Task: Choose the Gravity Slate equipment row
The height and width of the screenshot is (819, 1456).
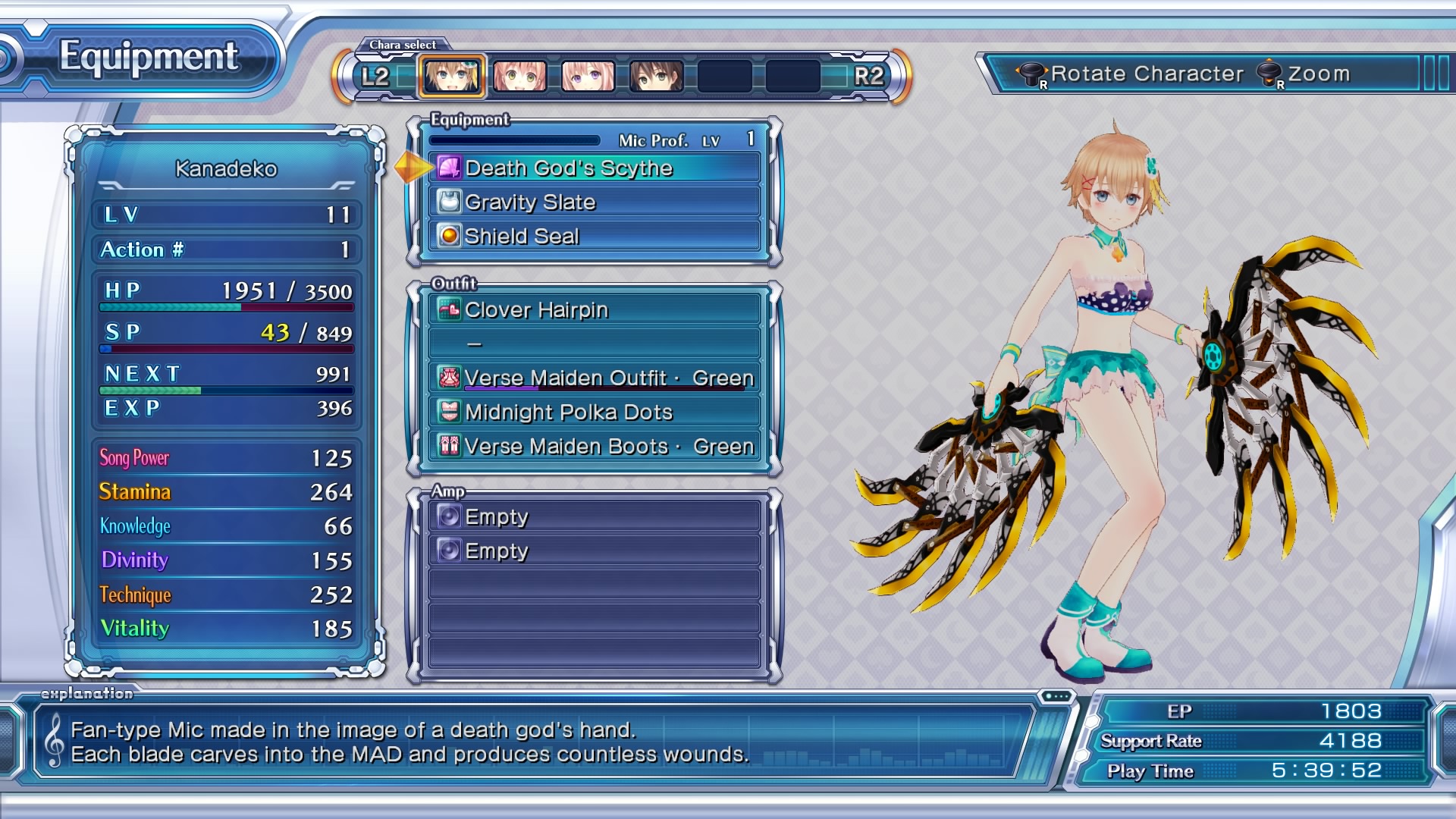Action: (x=595, y=202)
